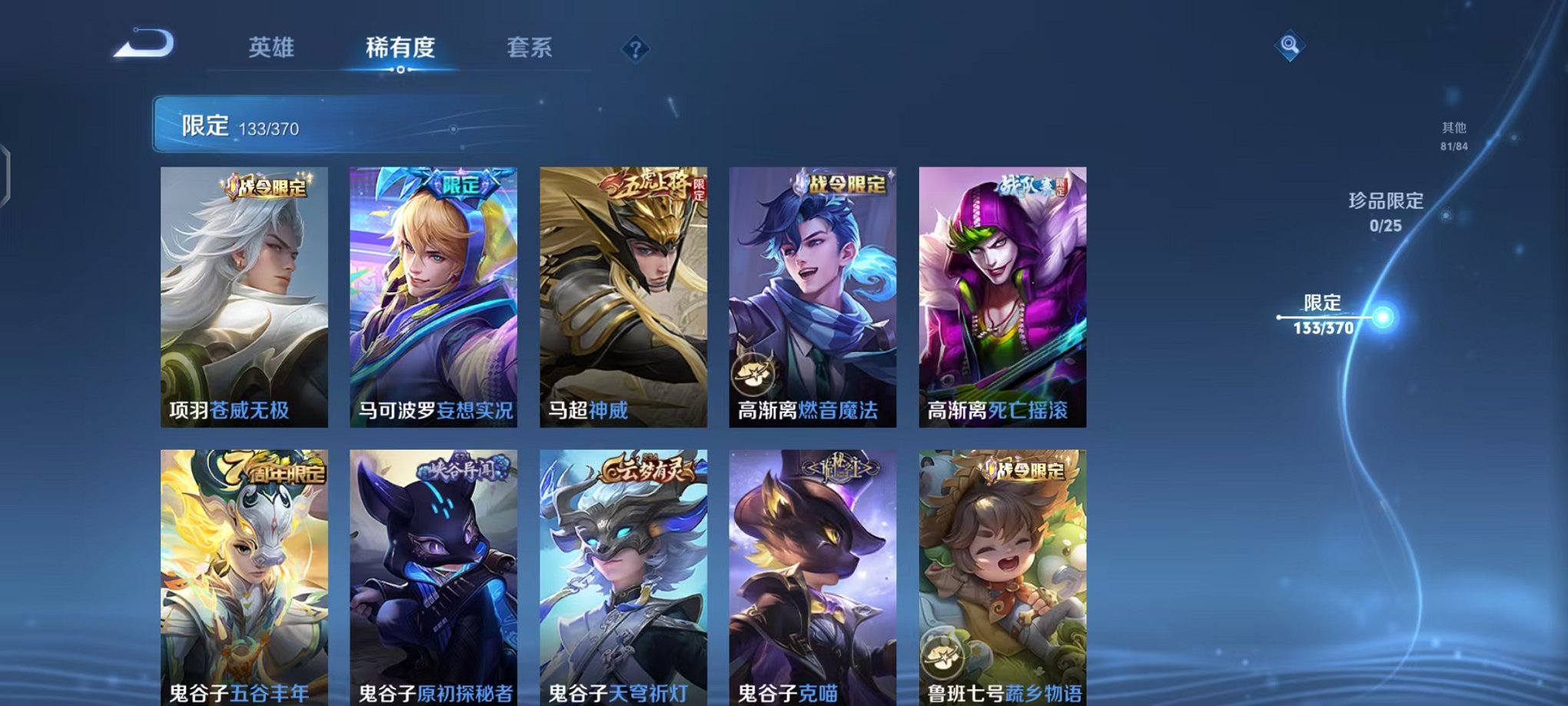This screenshot has height=706, width=1568.
Task: Select the 稀有度 tab
Action: pyautogui.click(x=401, y=48)
